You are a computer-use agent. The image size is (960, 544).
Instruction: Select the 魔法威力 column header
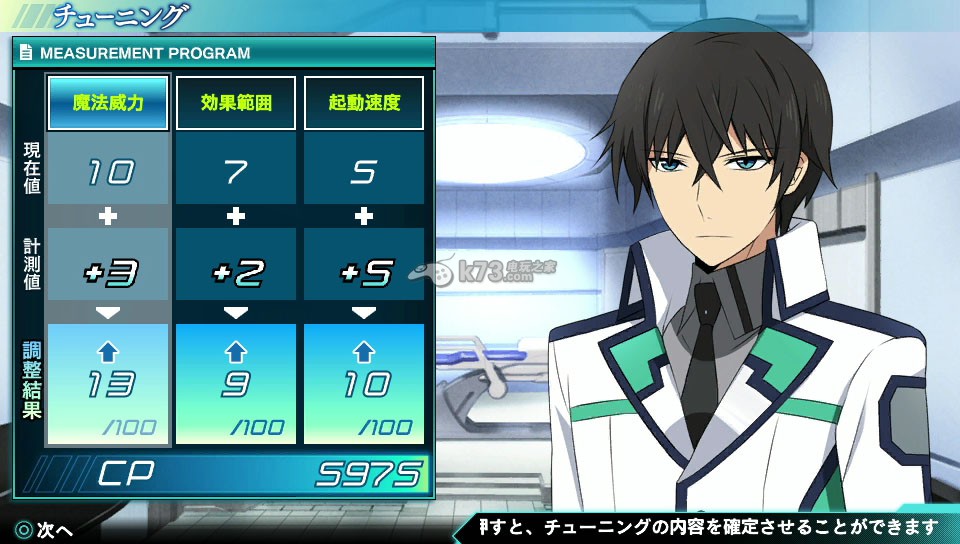point(108,103)
